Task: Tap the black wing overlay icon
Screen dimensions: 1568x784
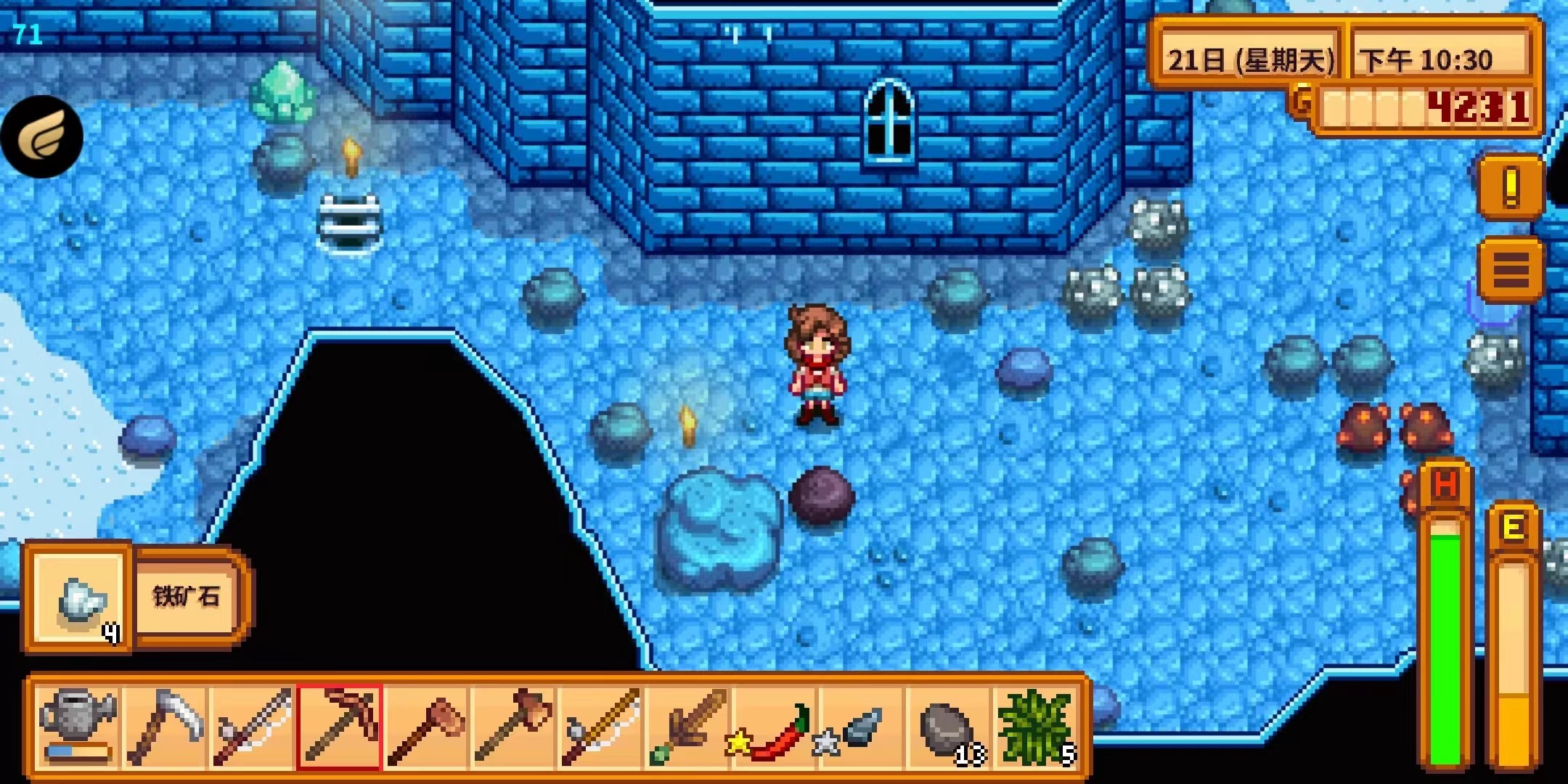Action: [x=42, y=137]
